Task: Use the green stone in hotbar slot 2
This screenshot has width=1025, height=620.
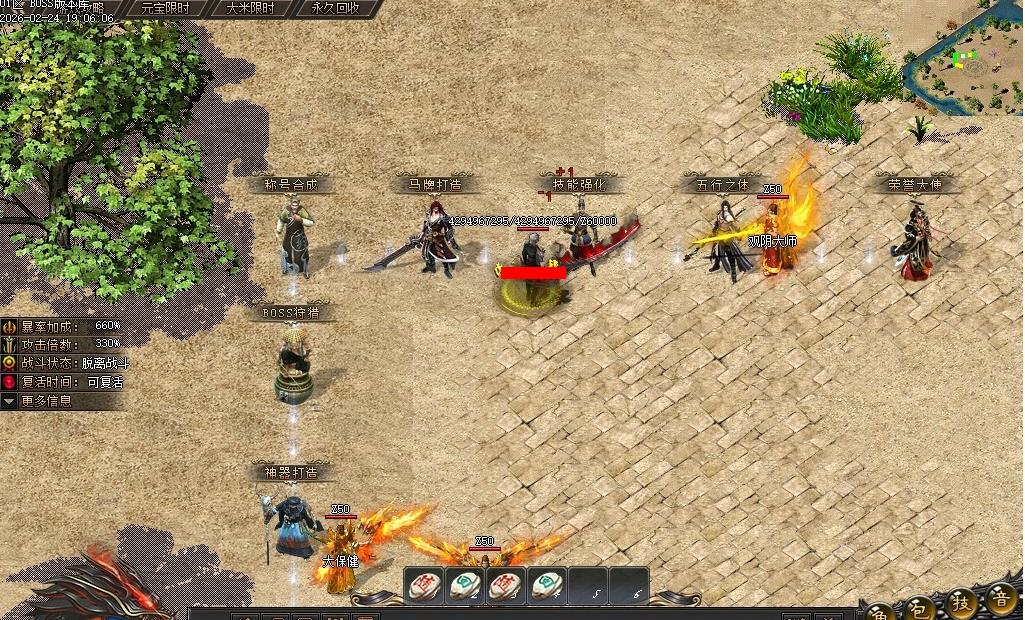Action: (465, 586)
